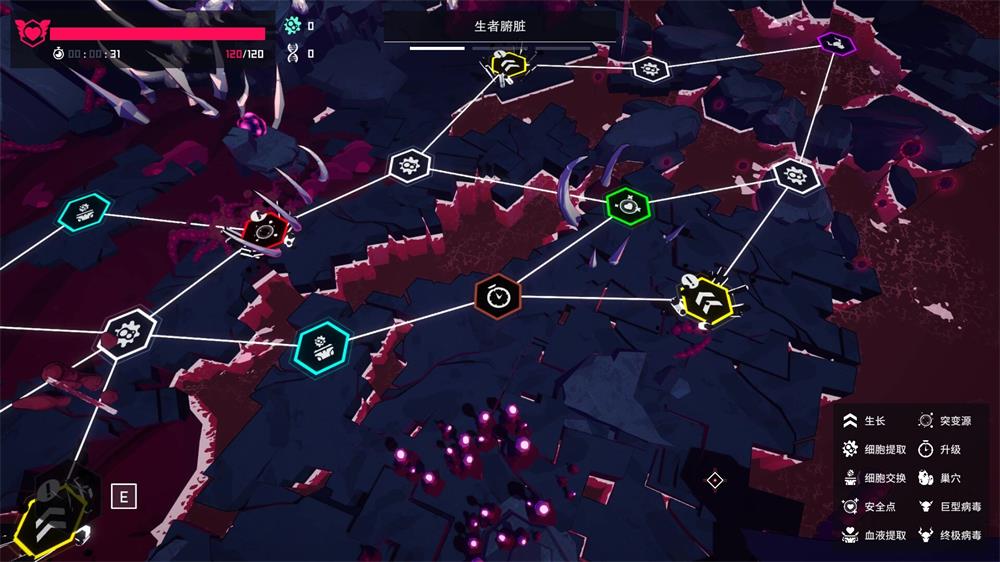Select the green safe point node
The width and height of the screenshot is (1000, 562).
pyautogui.click(x=628, y=206)
